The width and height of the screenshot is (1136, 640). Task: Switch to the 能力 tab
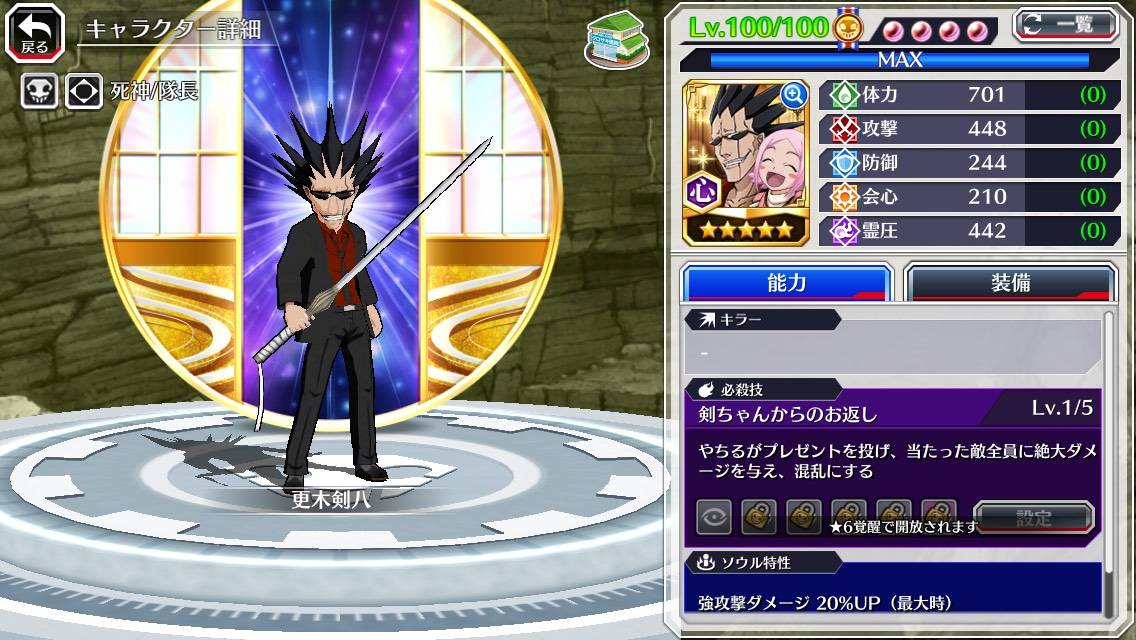[x=786, y=283]
